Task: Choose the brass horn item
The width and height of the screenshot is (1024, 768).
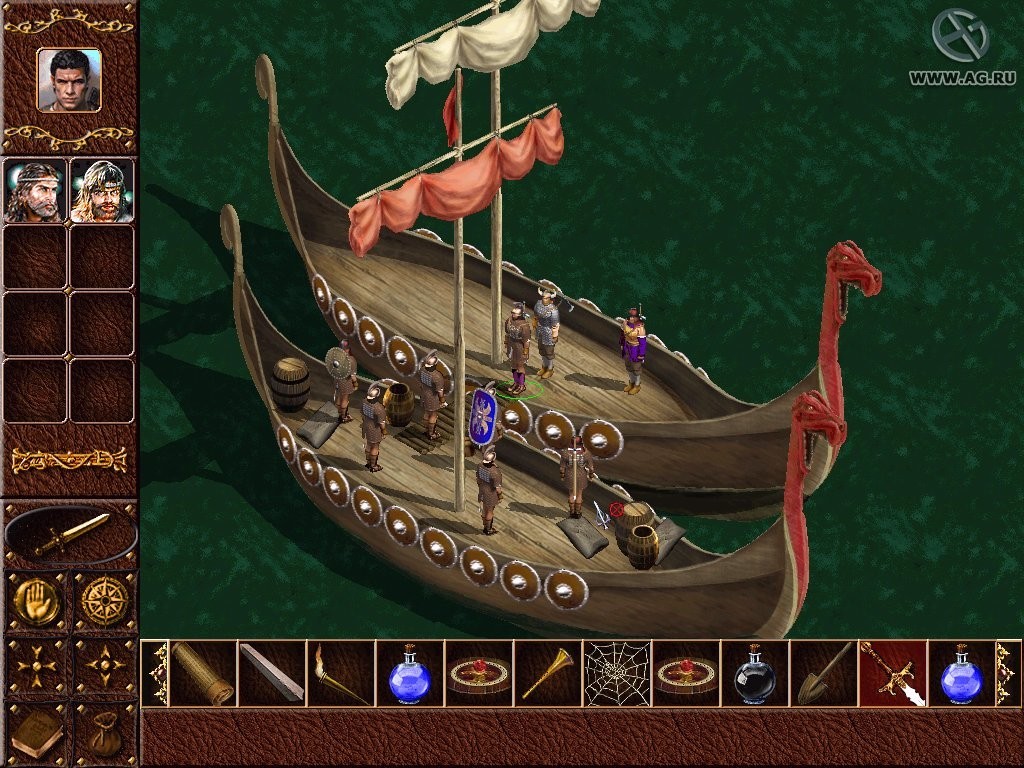Action: 547,673
